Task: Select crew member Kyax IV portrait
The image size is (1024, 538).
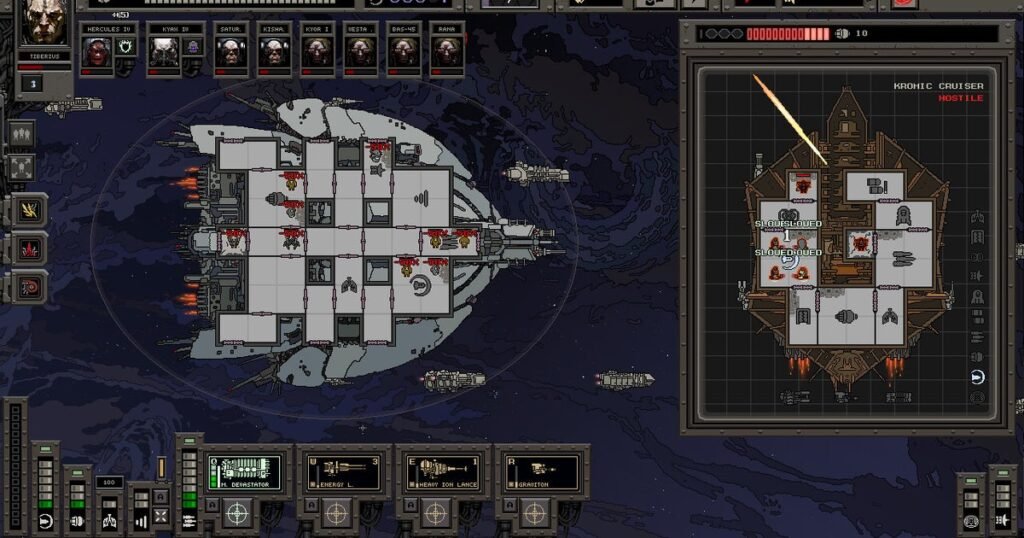Action: coord(163,52)
